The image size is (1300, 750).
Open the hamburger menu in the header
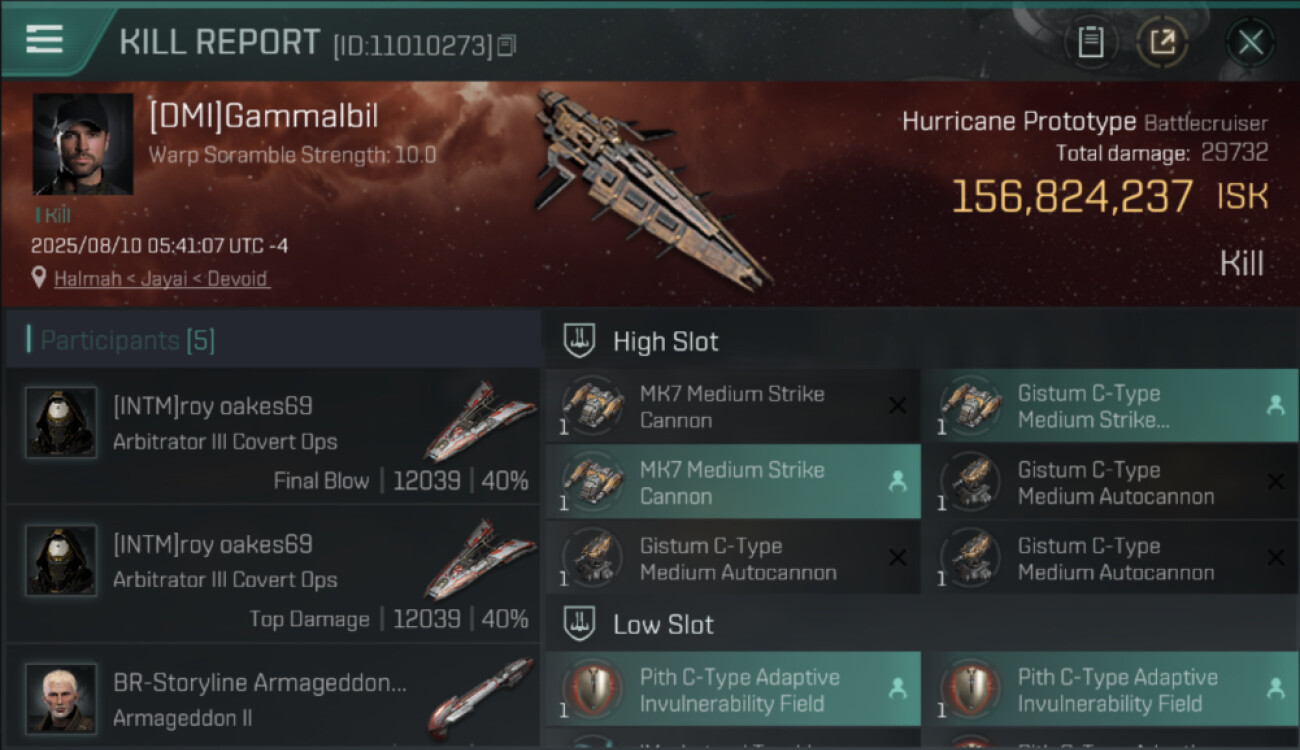pos(45,40)
